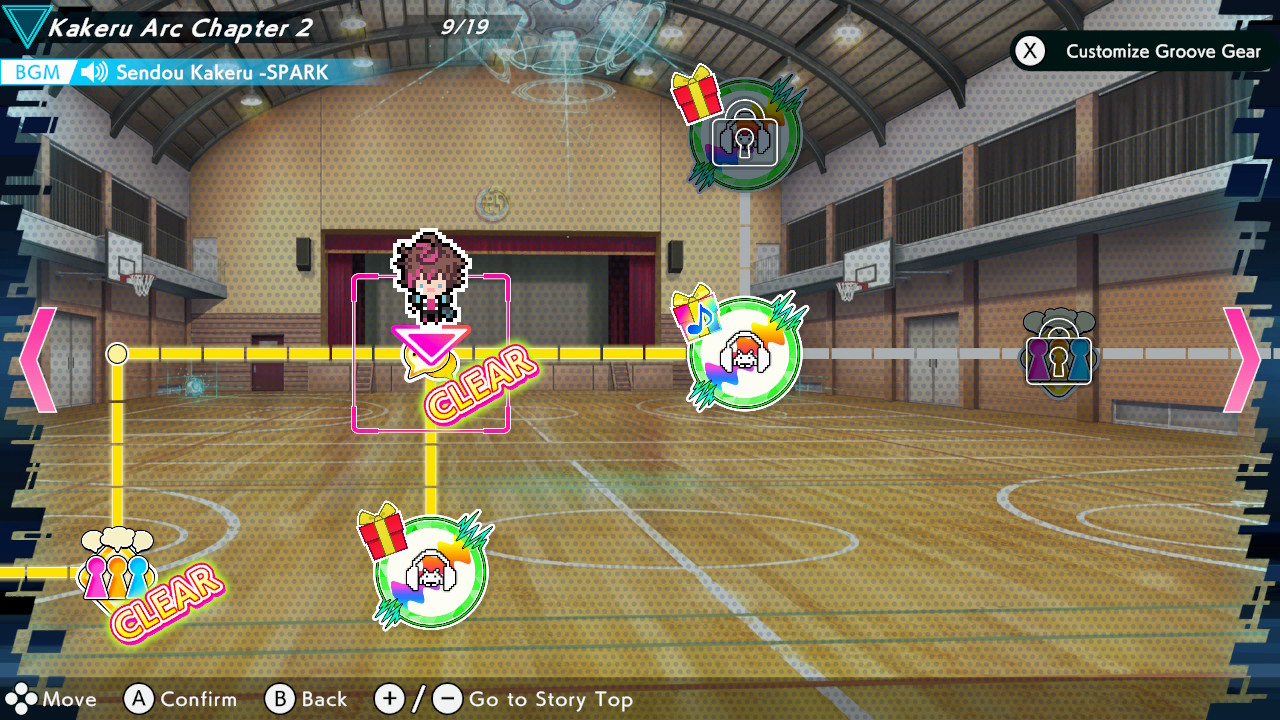The height and width of the screenshot is (720, 1280).
Task: Select the locked grey story event node
Action: point(1058,355)
